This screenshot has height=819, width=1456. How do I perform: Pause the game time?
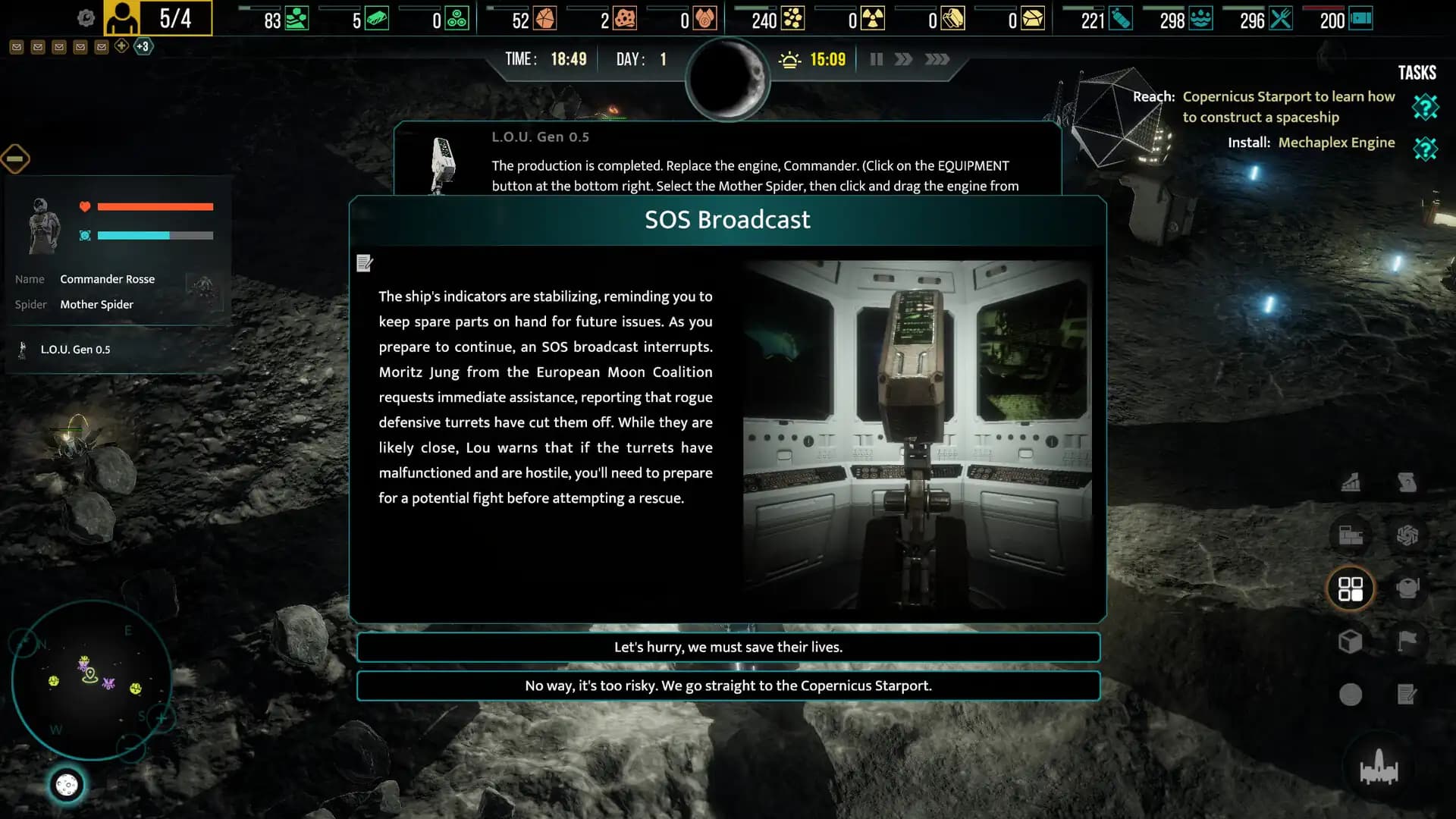click(x=876, y=58)
